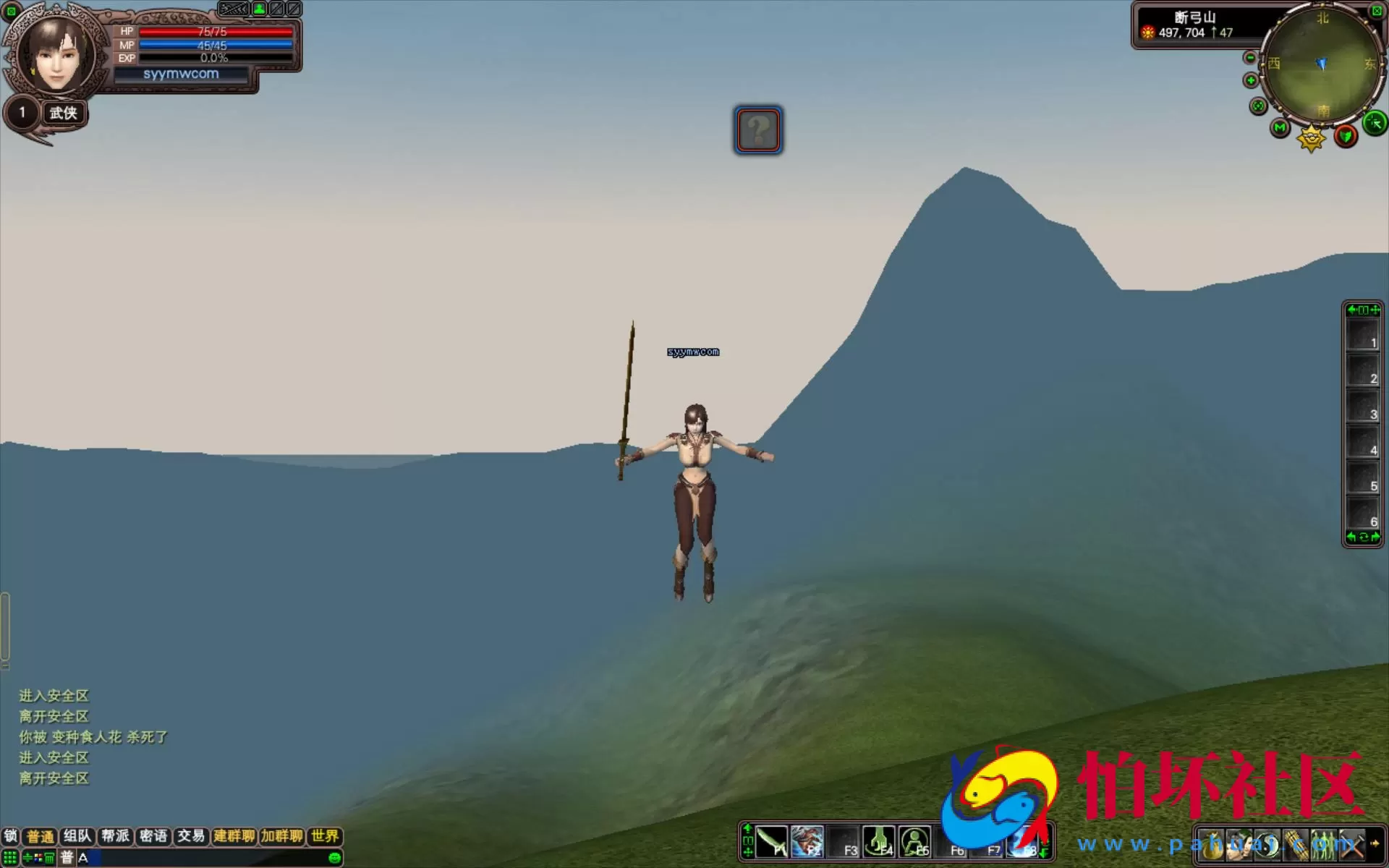Use the green hand skill in slot F4
Viewport: 1389px width, 868px height.
pos(878,843)
